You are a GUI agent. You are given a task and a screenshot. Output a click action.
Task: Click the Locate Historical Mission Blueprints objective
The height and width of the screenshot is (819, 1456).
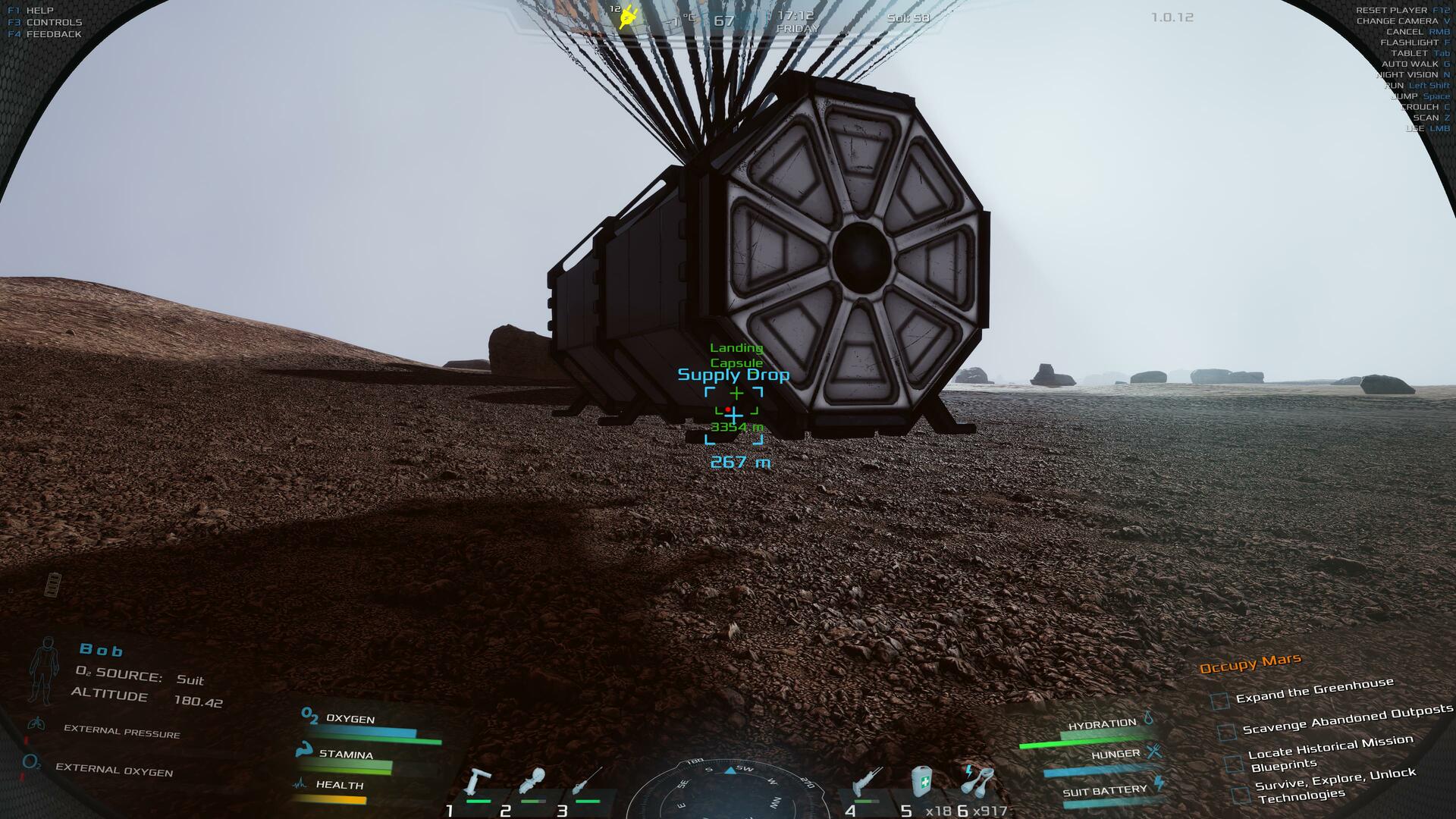coord(1330,753)
